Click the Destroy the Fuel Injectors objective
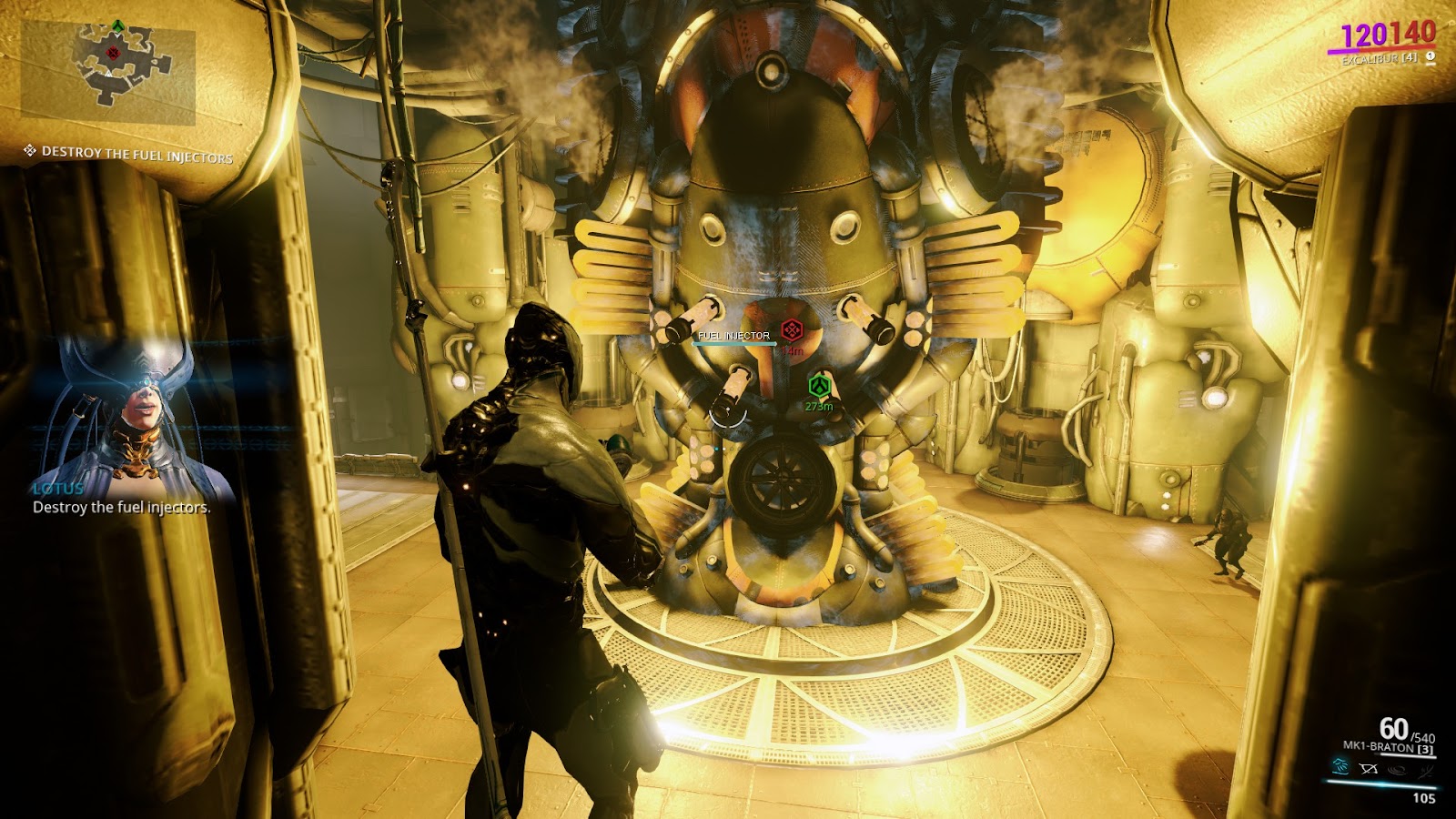The width and height of the screenshot is (1456, 819). (136, 155)
